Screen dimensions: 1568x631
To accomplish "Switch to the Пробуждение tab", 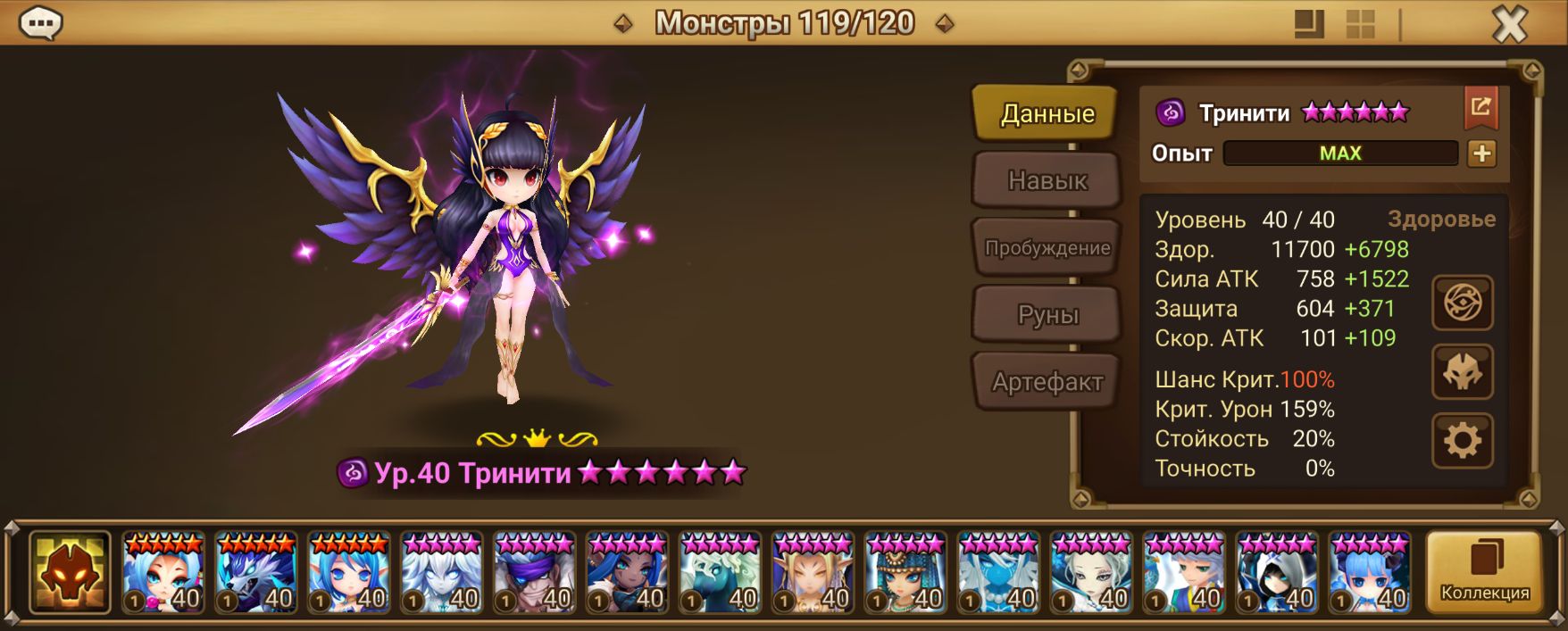I will tap(1047, 248).
